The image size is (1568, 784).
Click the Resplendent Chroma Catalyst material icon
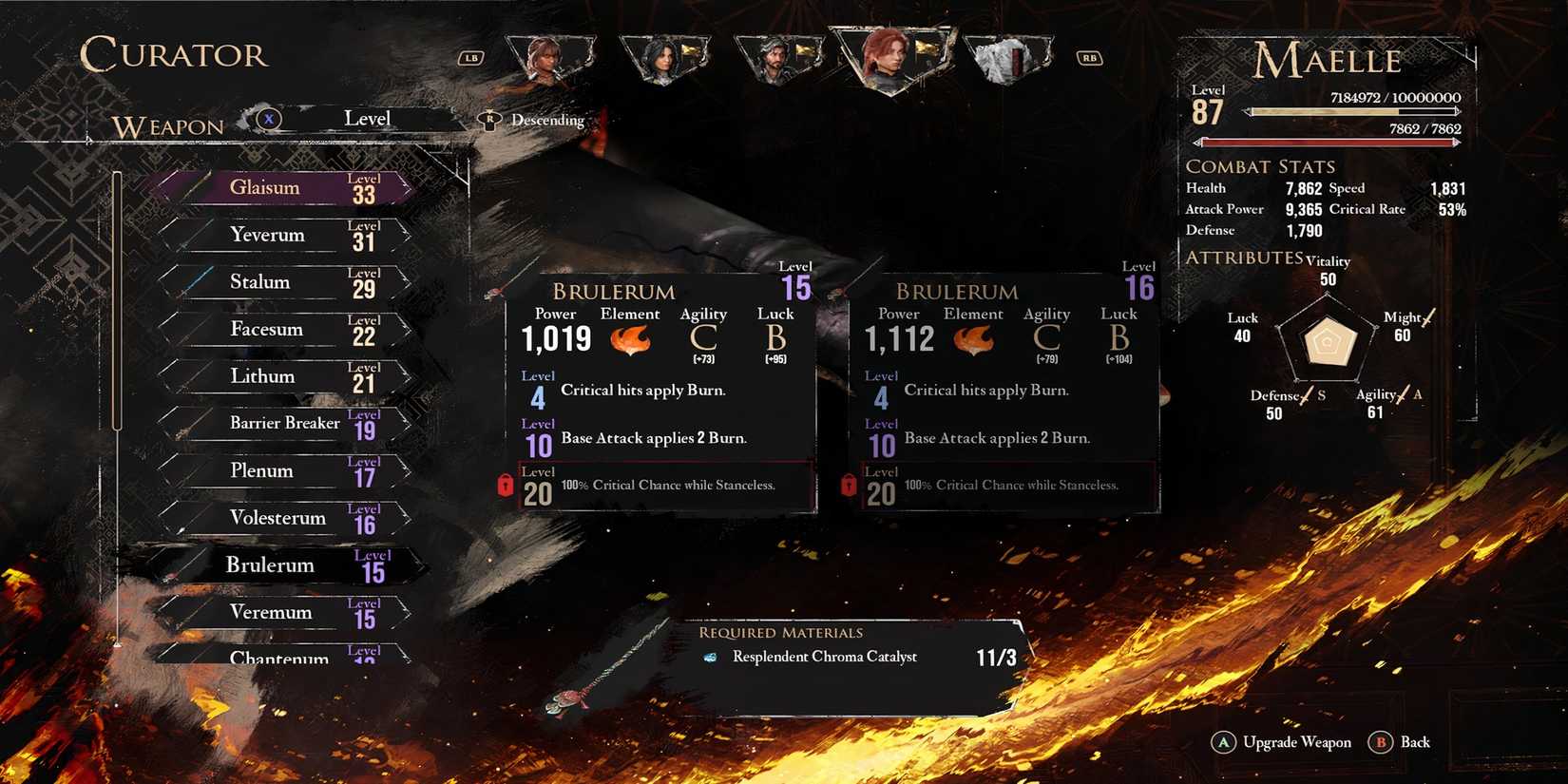click(711, 657)
